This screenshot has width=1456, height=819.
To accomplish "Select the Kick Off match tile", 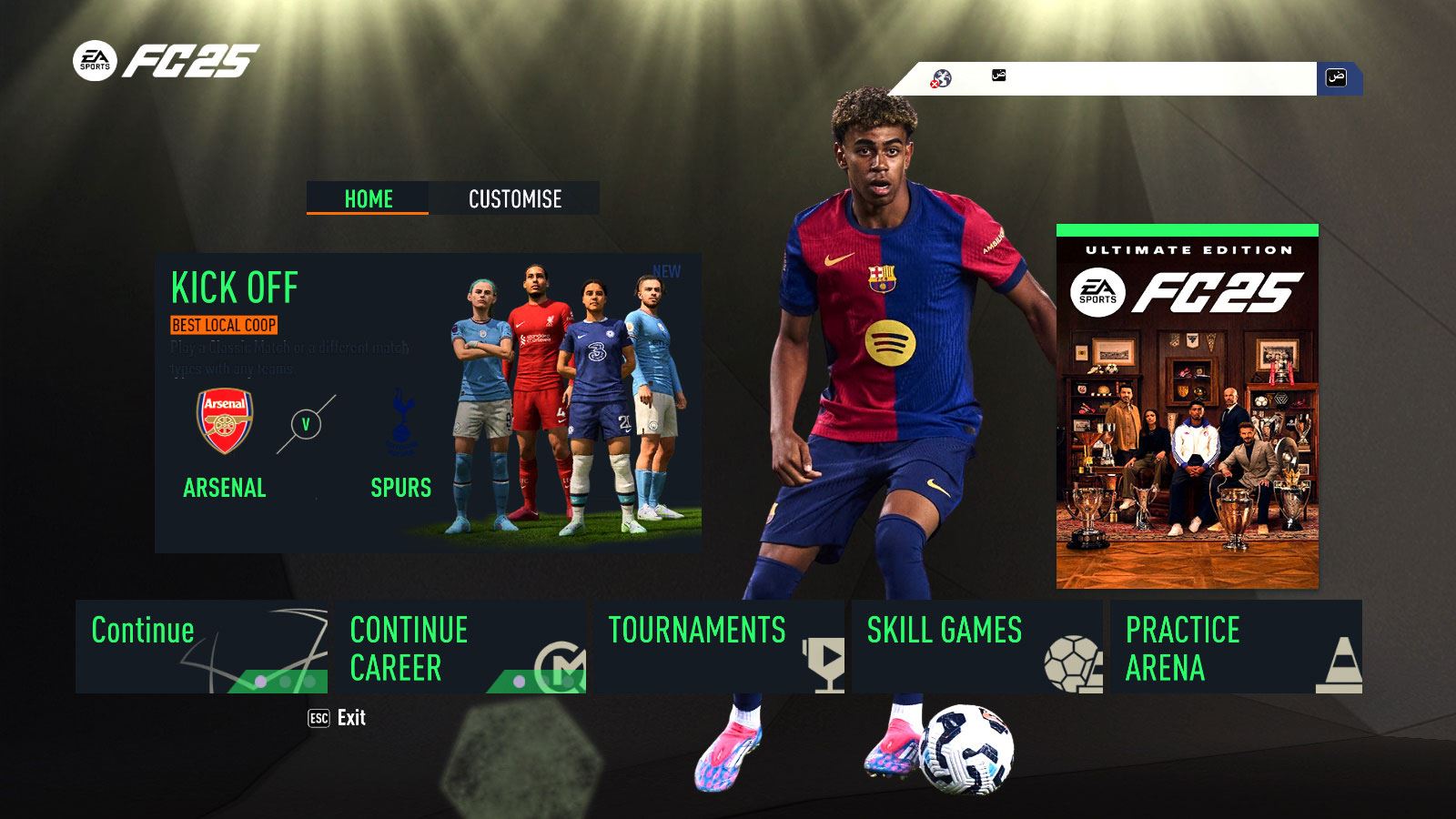I will (x=428, y=402).
